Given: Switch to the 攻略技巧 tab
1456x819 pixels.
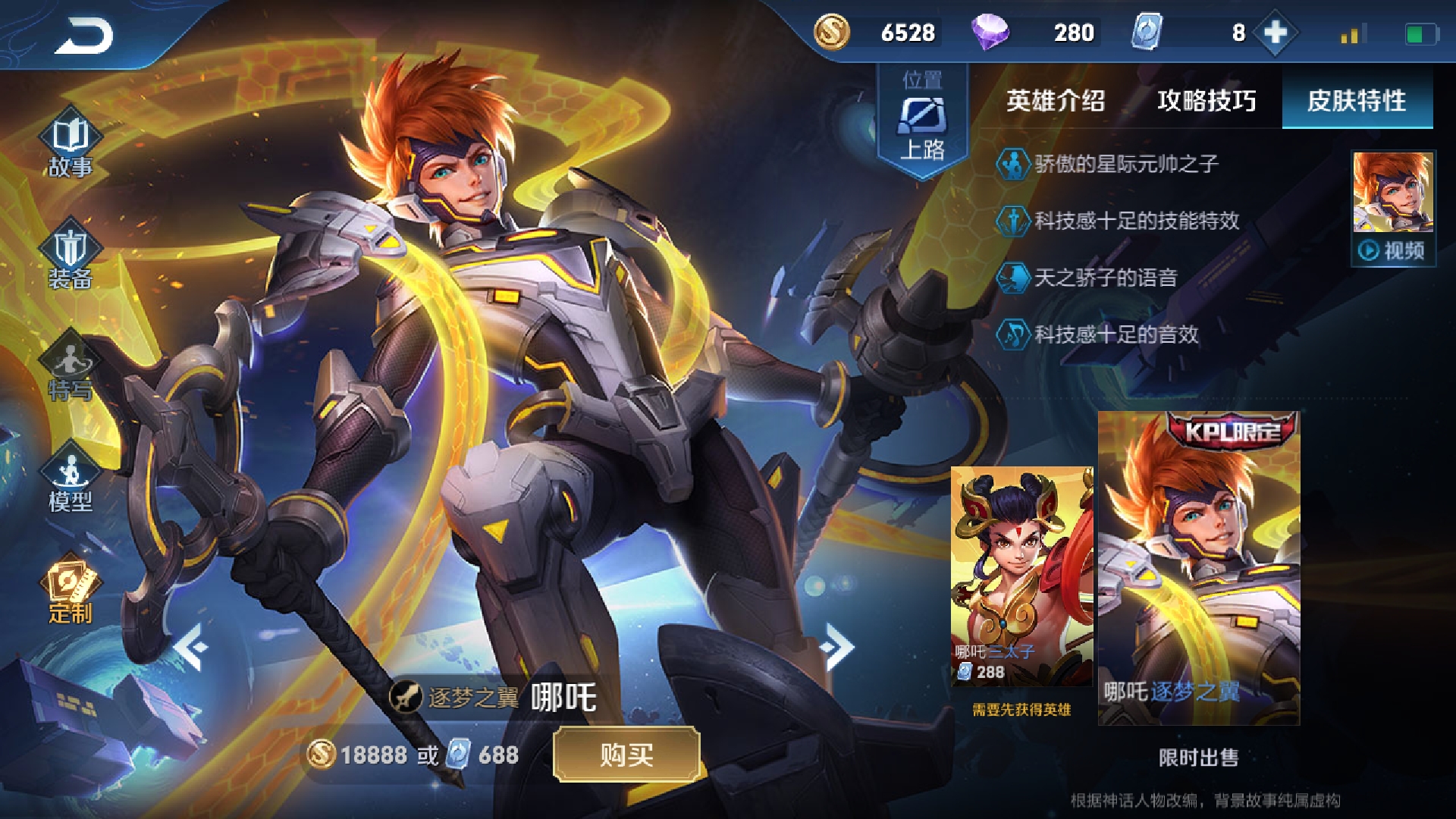Looking at the screenshot, I should pyautogui.click(x=1206, y=99).
